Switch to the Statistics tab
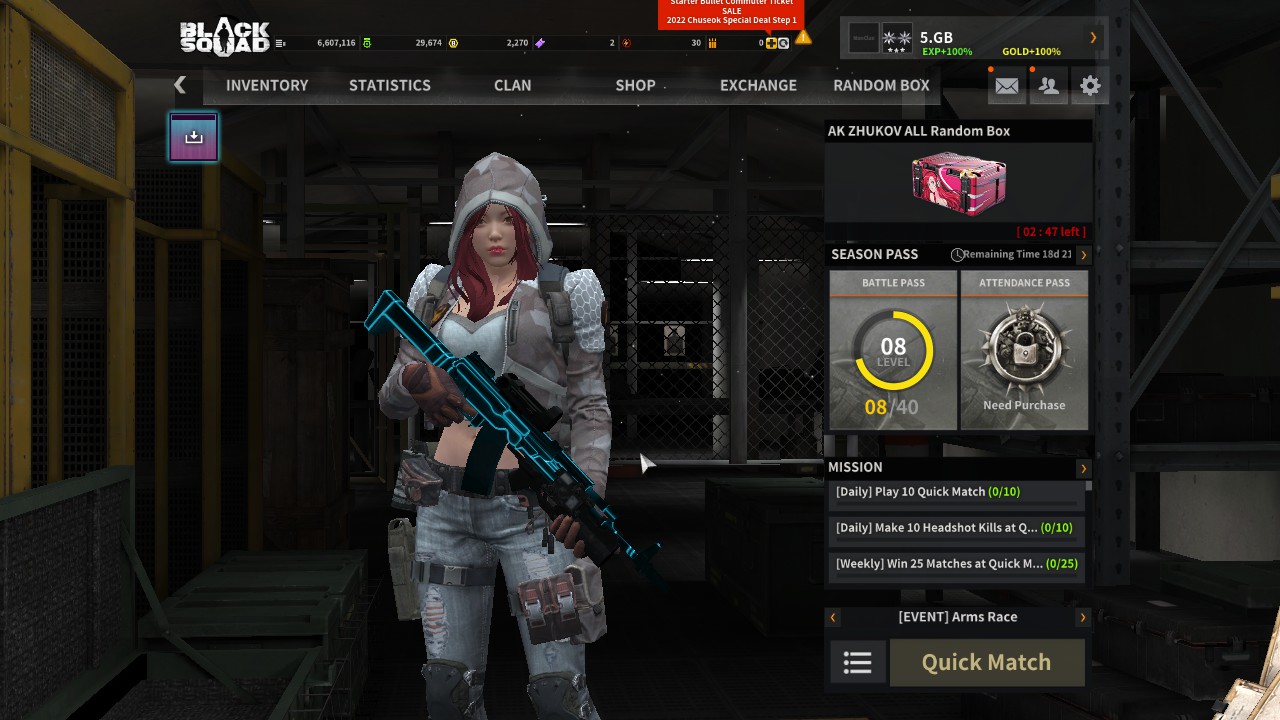The image size is (1280, 720). pyautogui.click(x=390, y=85)
